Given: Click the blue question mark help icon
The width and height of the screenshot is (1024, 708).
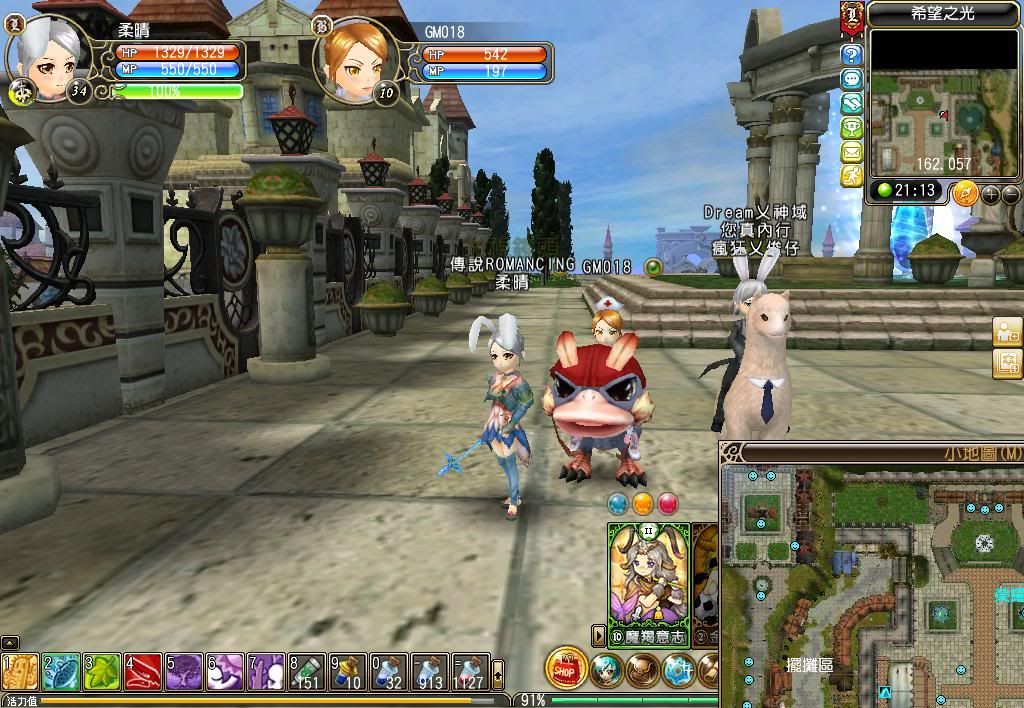Looking at the screenshot, I should (x=852, y=54).
